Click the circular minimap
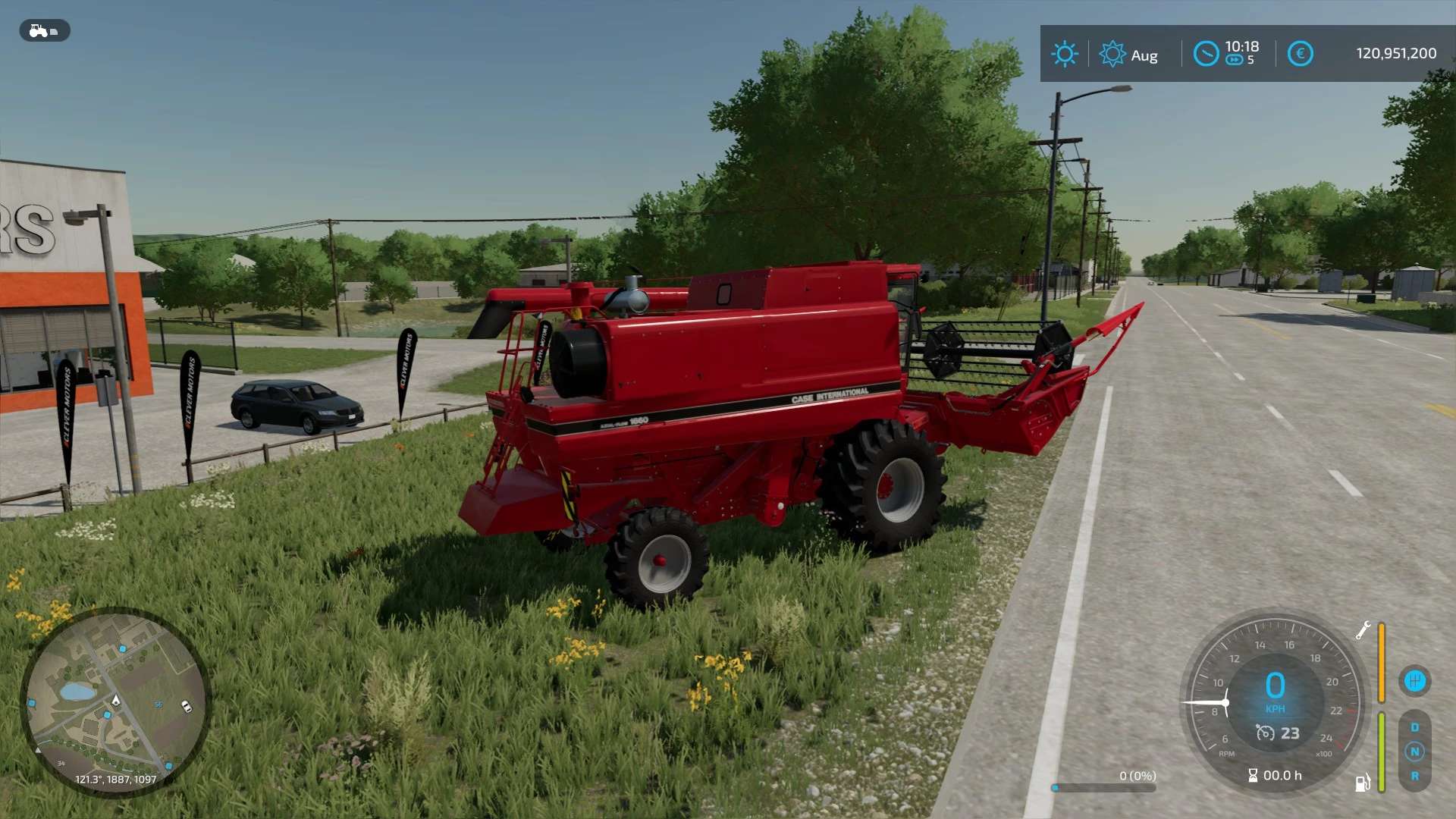 pos(115,701)
